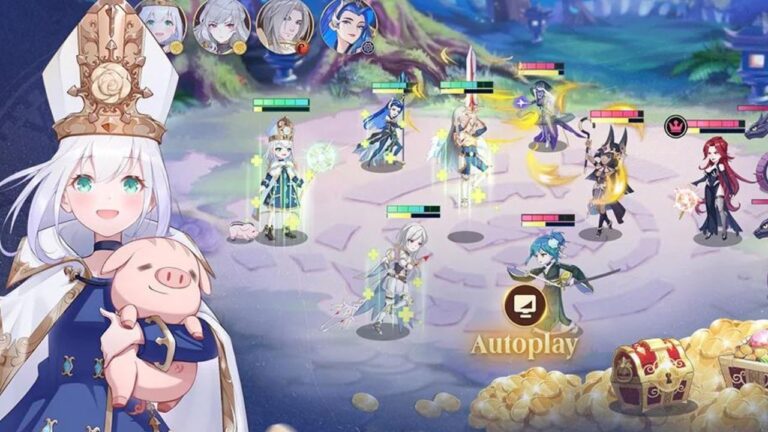Choose the long gray-haired man portrait
The image size is (768, 432).
pyautogui.click(x=285, y=24)
